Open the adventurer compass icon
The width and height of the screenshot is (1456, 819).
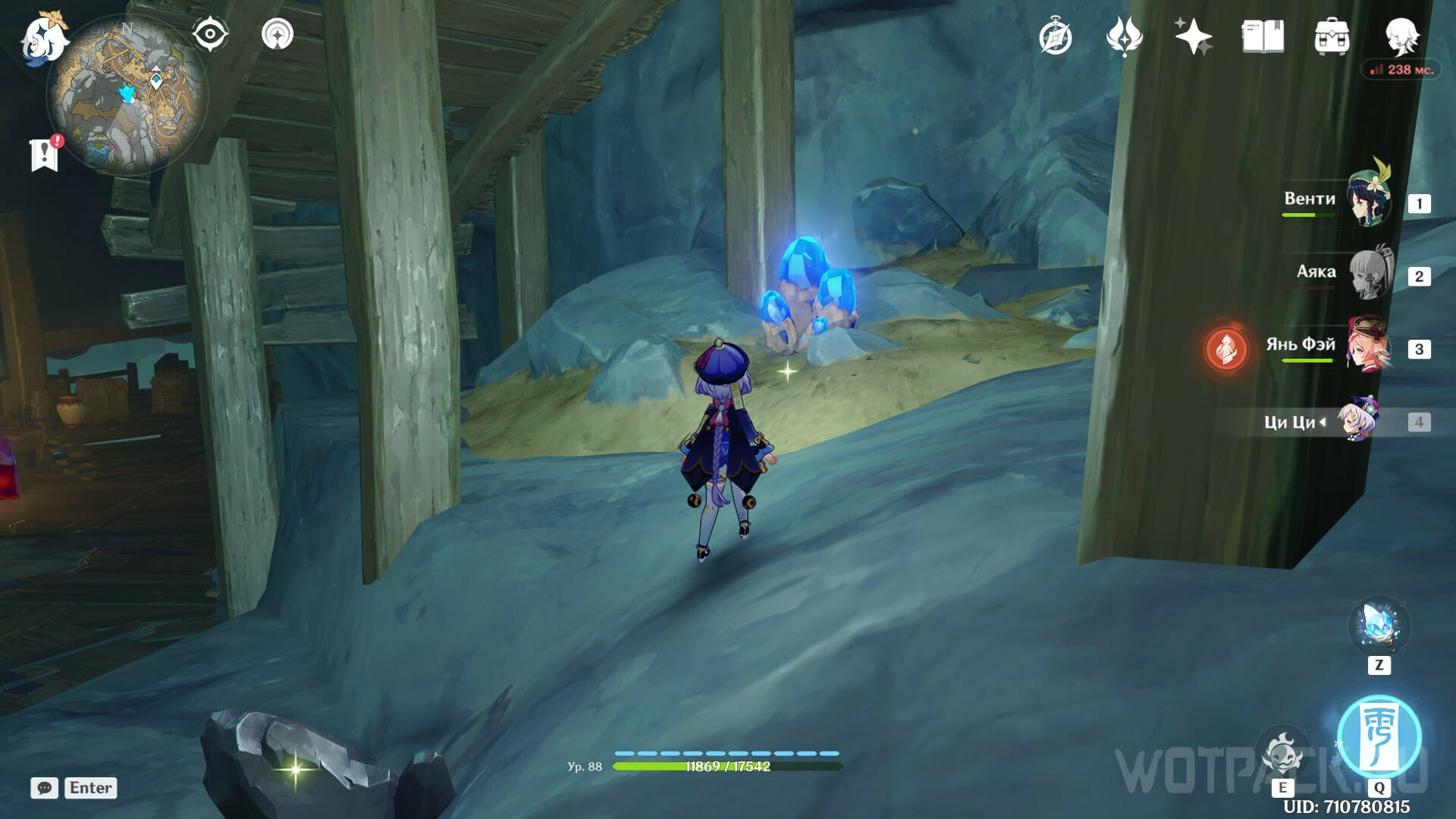[1055, 37]
